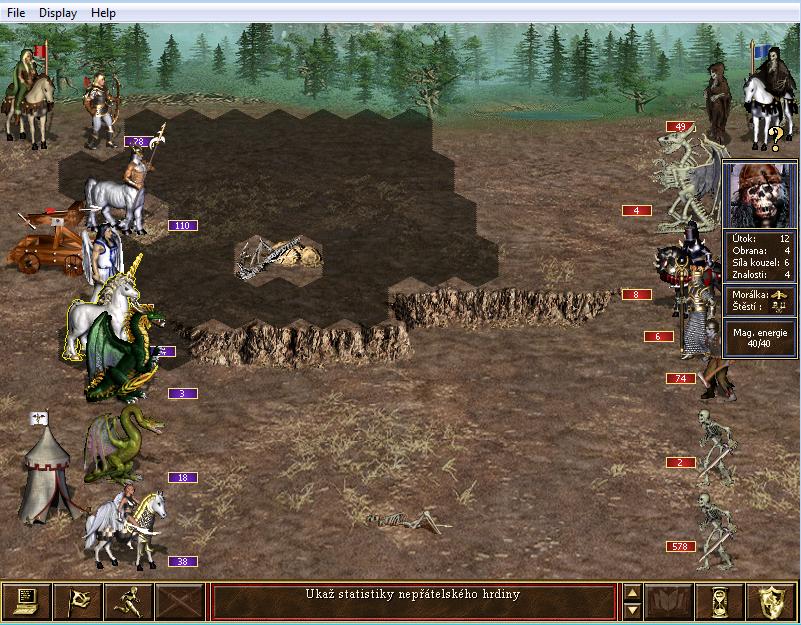
Task: Wait with the hourglass button
Action: 720,602
